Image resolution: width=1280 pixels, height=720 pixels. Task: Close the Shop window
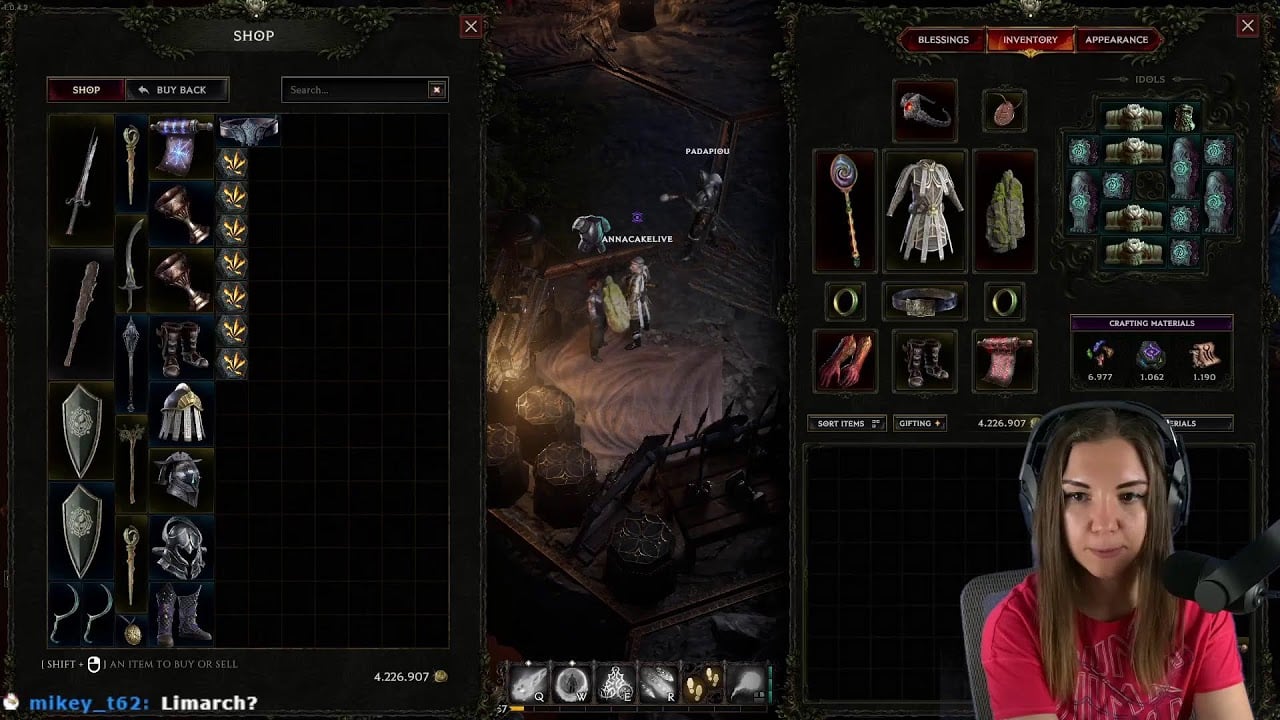pos(471,27)
